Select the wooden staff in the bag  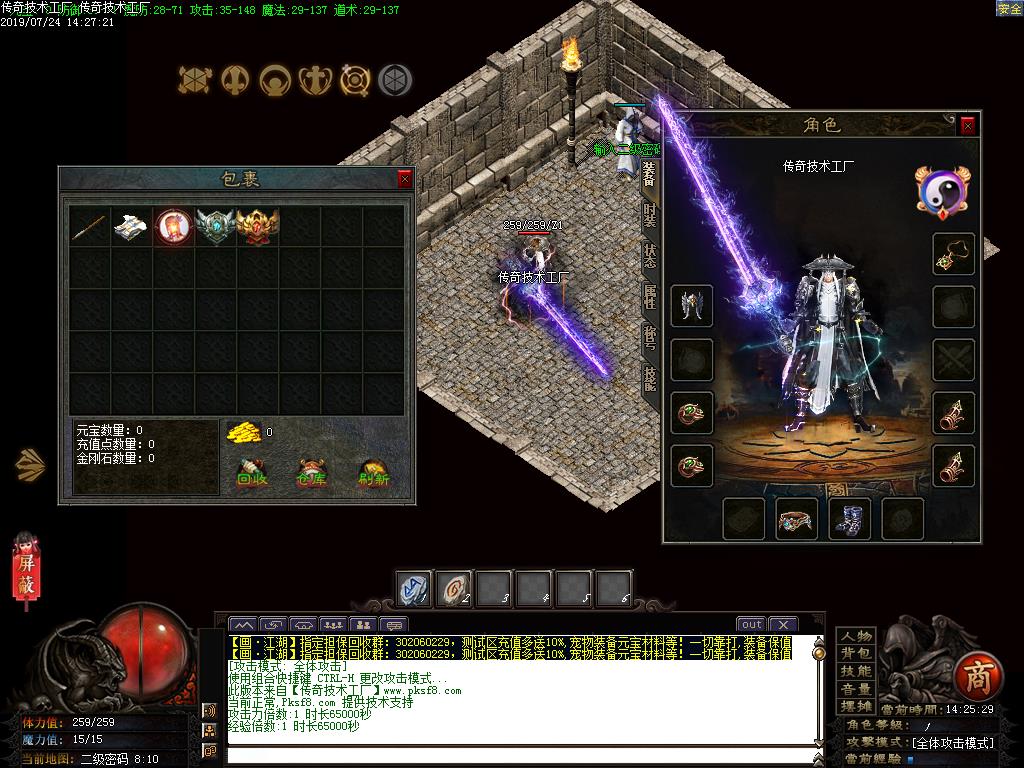(x=89, y=227)
